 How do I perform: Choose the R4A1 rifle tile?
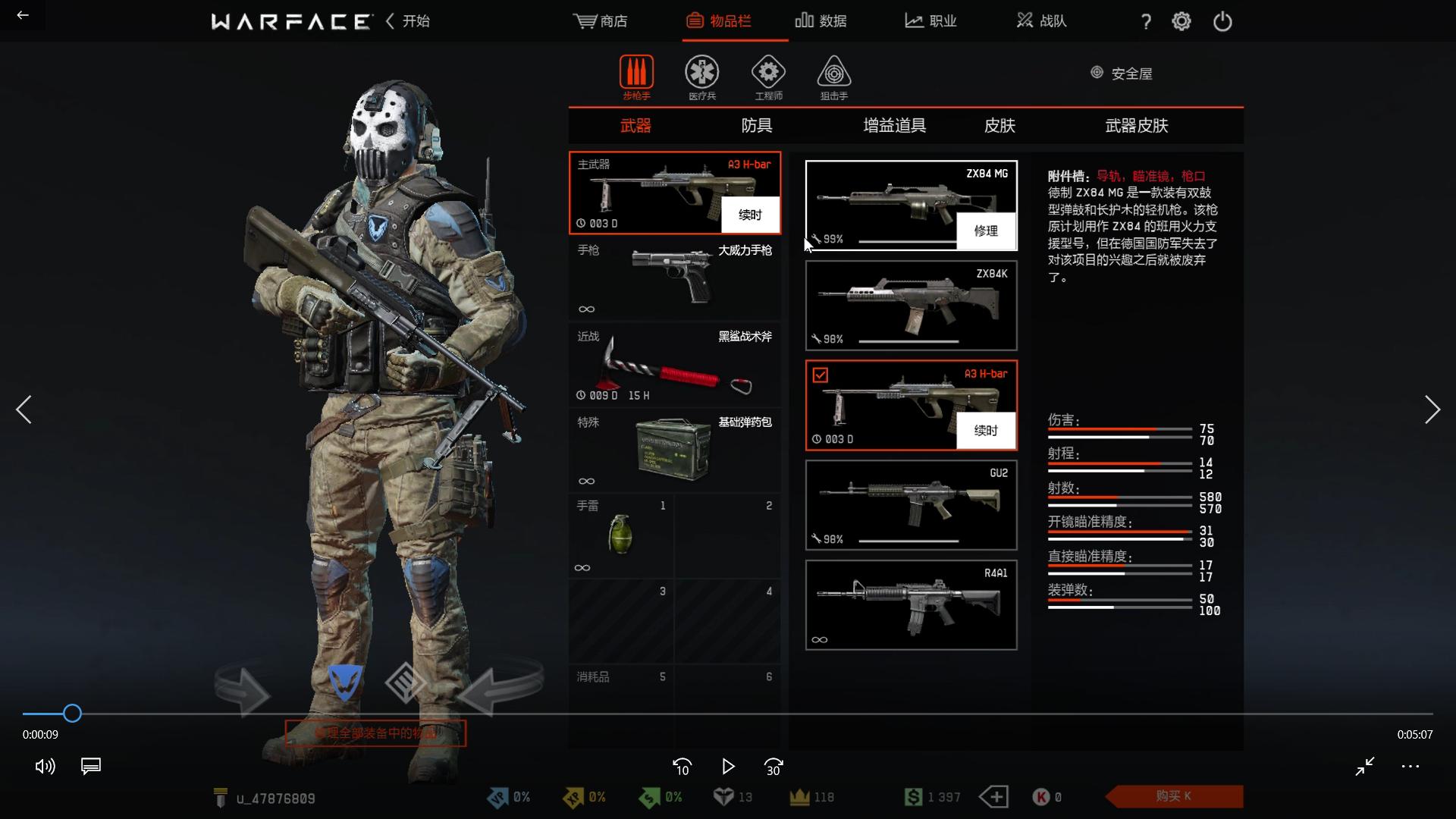pos(911,605)
